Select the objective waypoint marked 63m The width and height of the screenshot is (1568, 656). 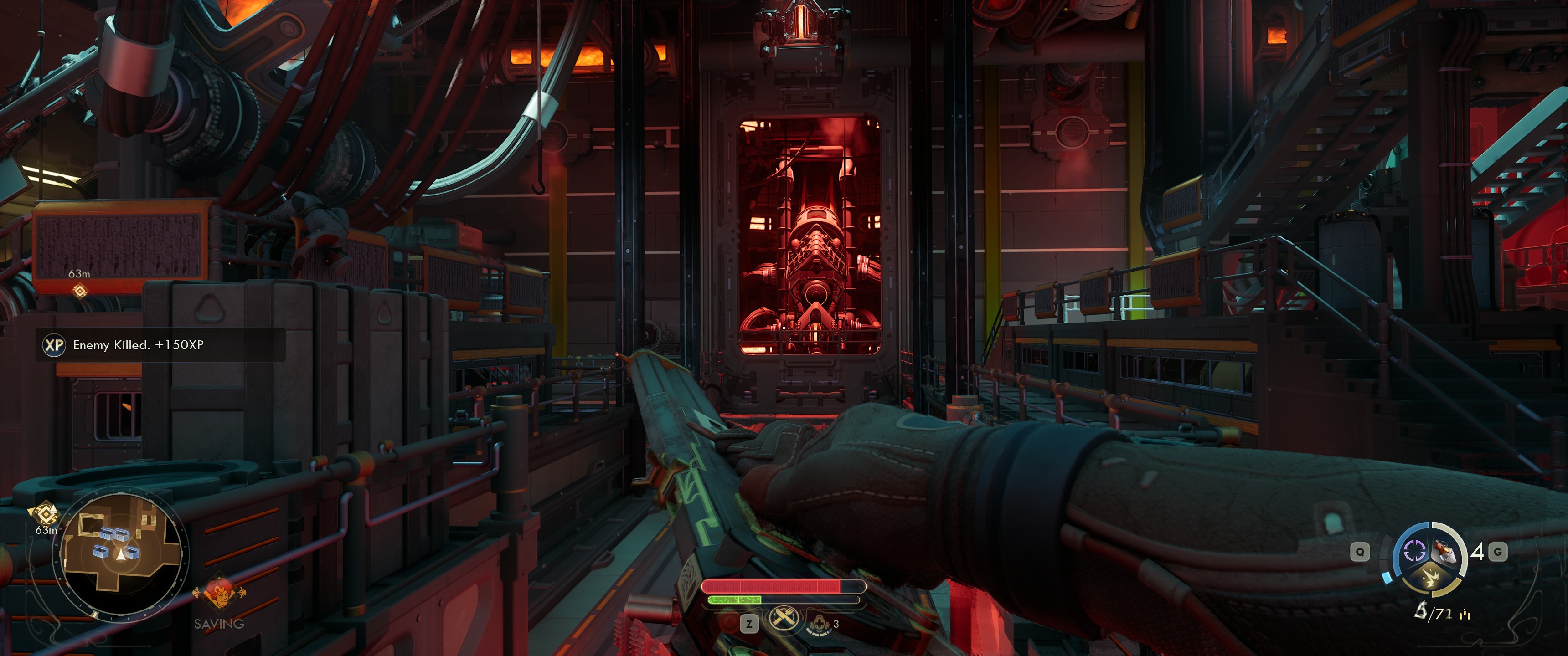tap(80, 291)
